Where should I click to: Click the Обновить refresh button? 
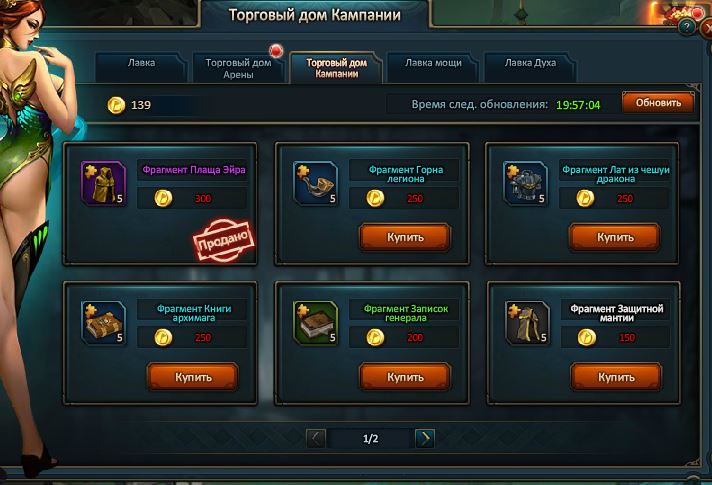657,103
